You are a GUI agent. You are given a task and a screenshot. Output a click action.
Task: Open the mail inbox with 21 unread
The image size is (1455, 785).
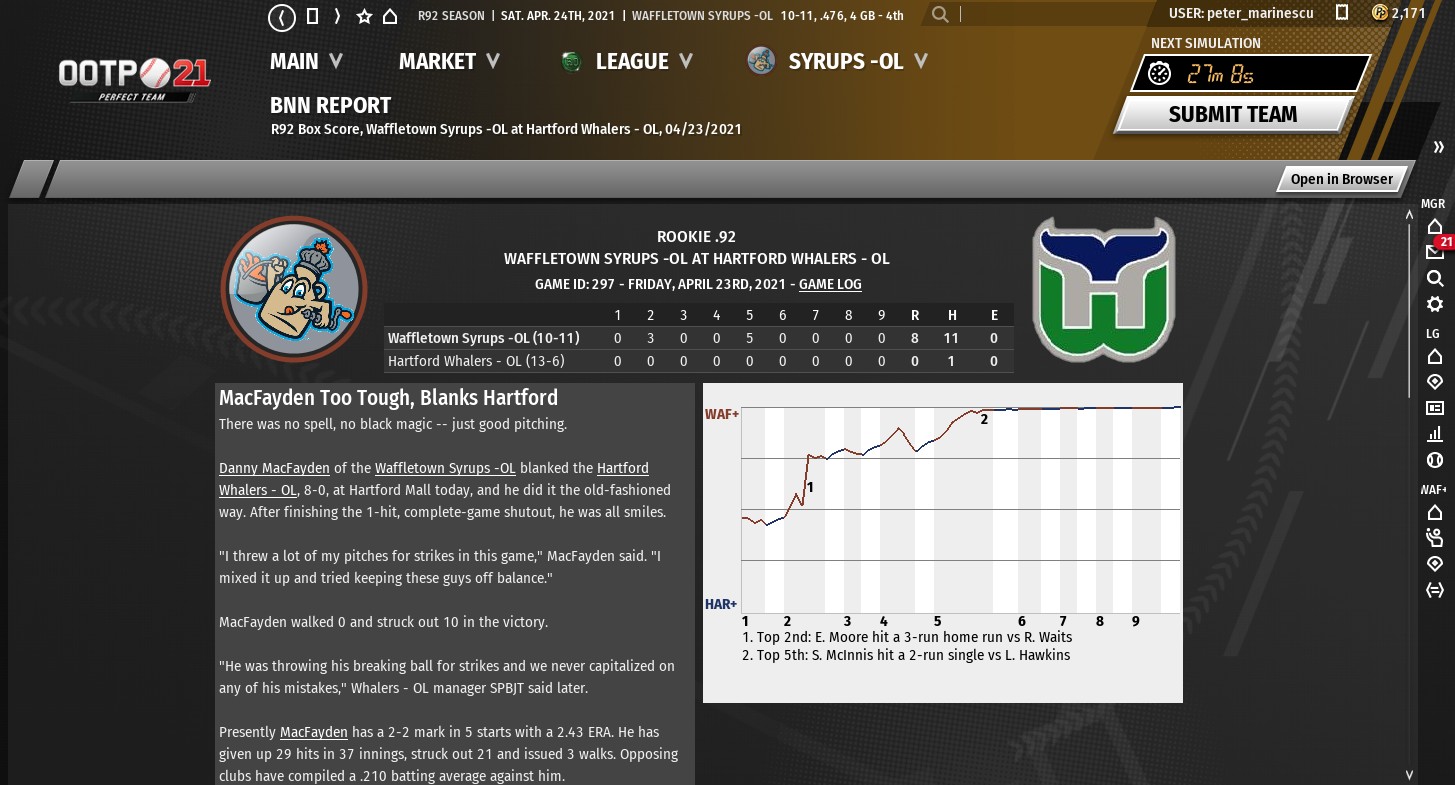point(1434,251)
